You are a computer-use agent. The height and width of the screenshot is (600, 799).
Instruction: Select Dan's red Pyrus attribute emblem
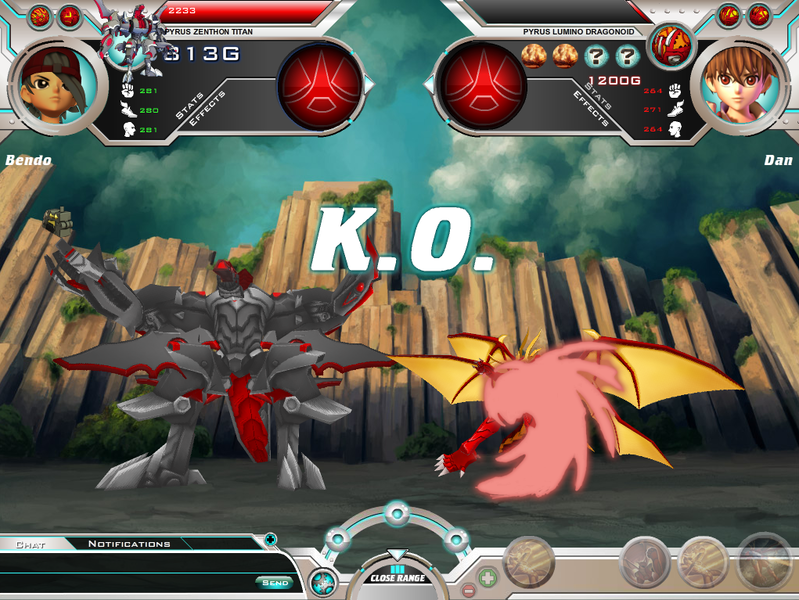point(483,85)
